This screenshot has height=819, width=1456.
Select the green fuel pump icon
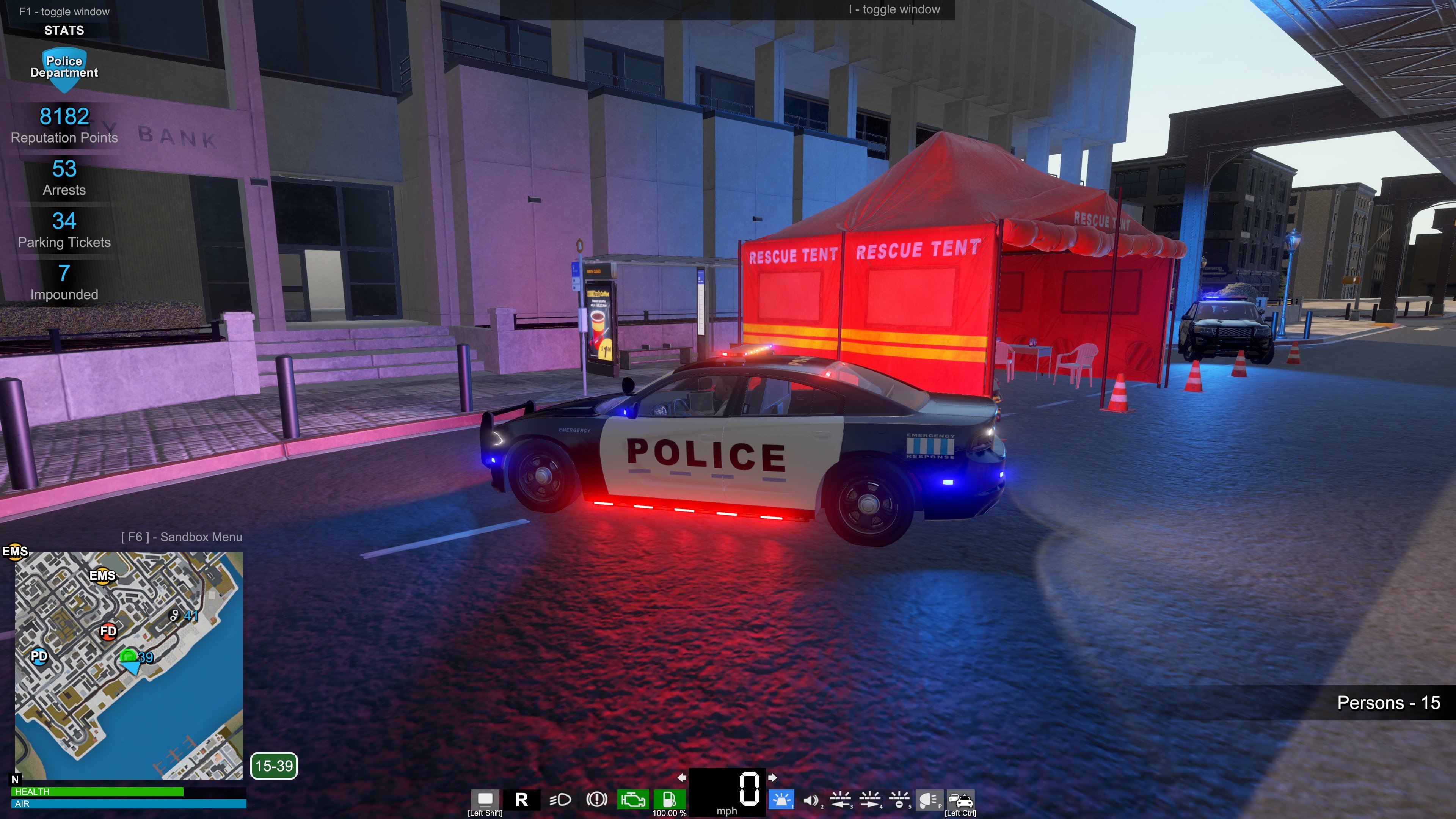tap(669, 799)
